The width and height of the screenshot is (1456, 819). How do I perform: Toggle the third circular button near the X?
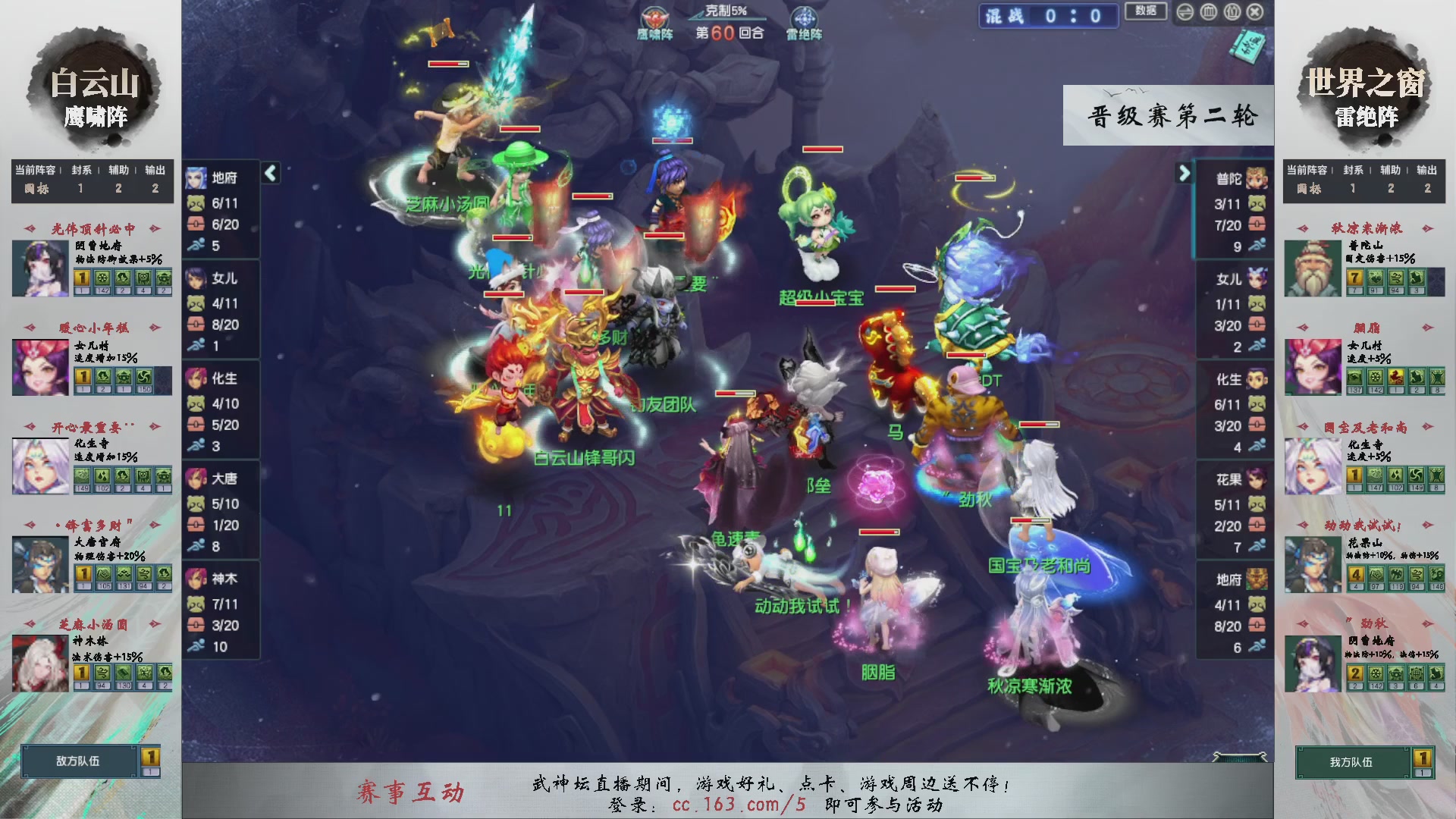tap(1232, 12)
